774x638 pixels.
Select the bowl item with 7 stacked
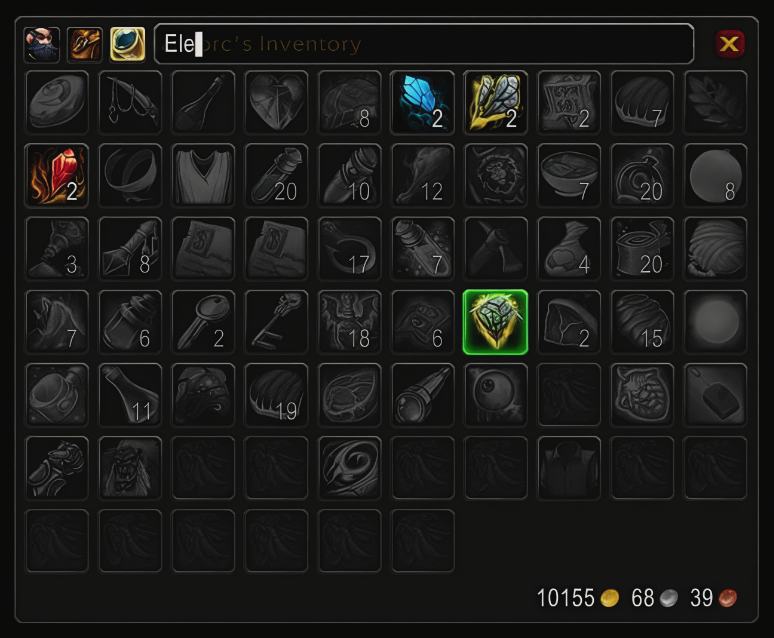[569, 175]
